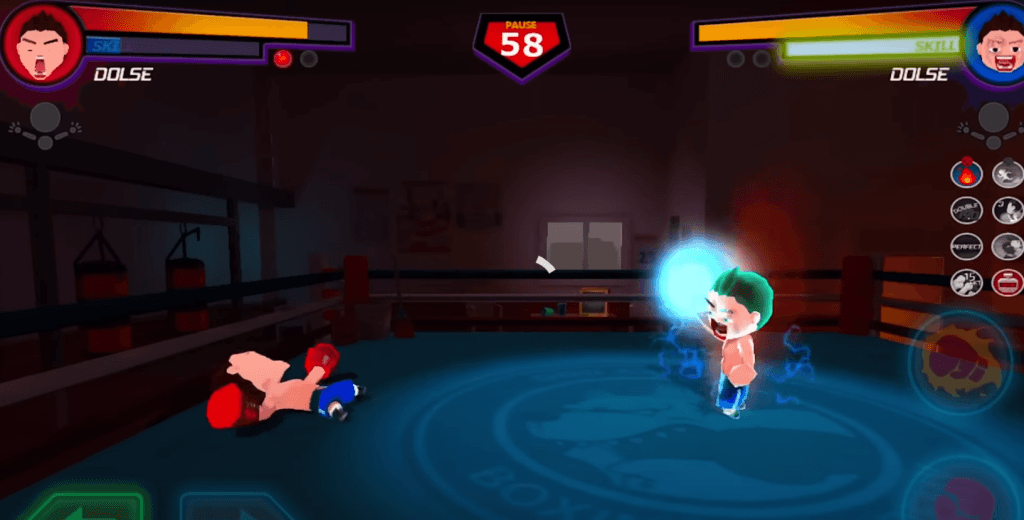
Task: Move right with the blue arrow button
Action: pos(236,507)
